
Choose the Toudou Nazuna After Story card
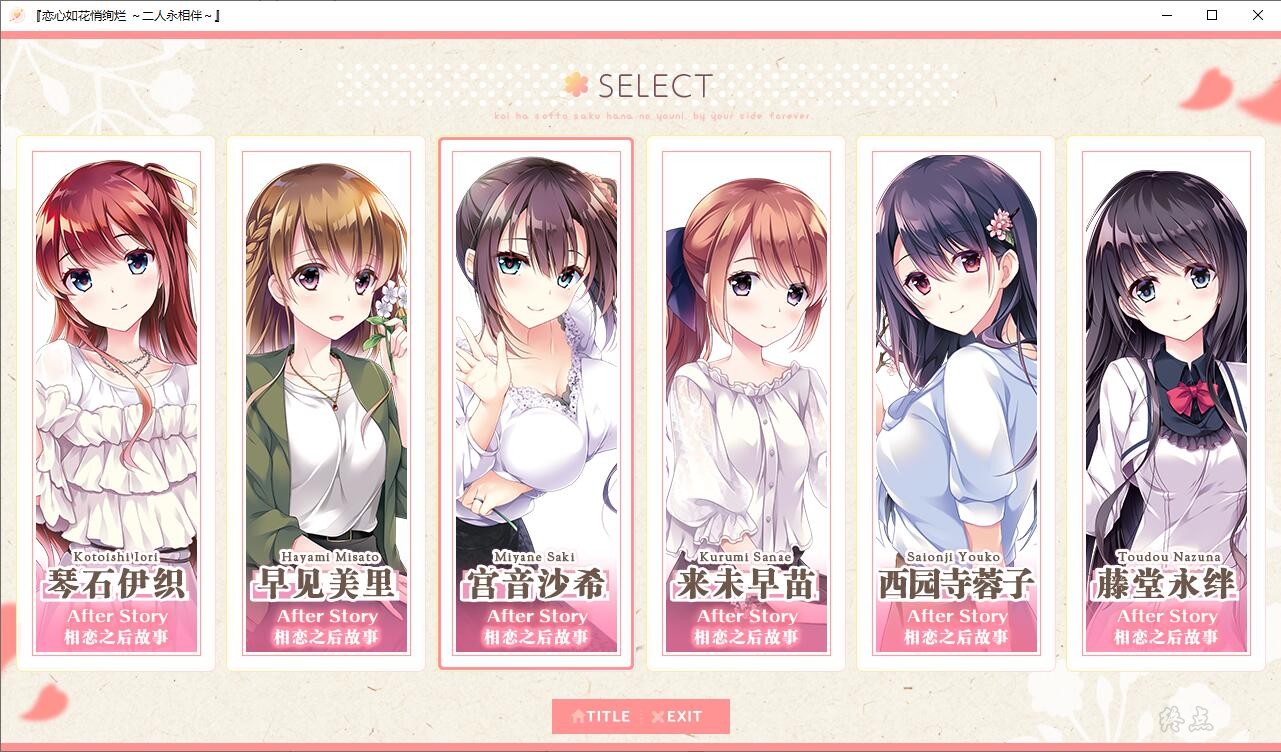pyautogui.click(x=1166, y=402)
